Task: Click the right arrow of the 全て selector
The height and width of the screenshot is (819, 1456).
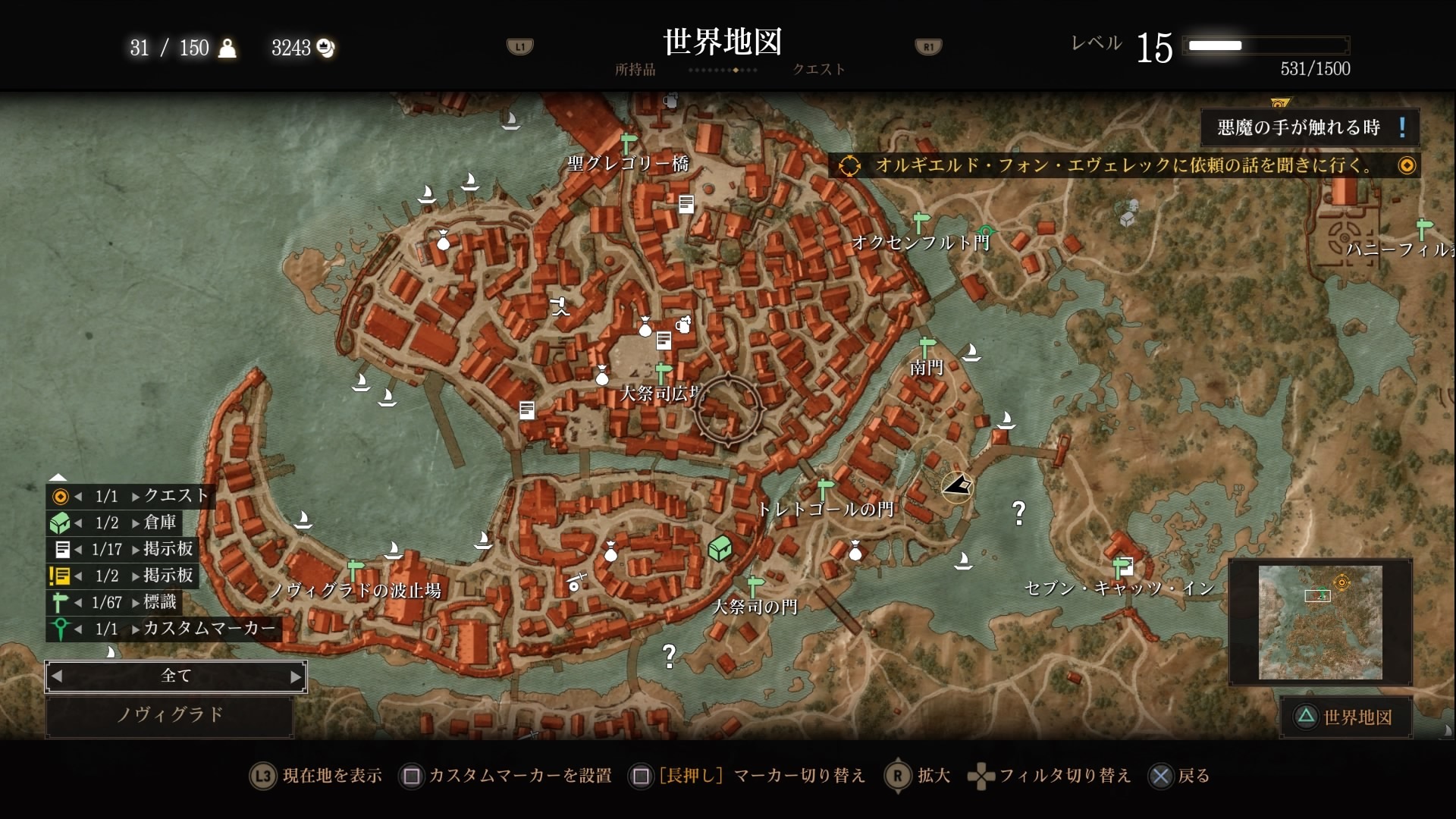Action: click(296, 676)
